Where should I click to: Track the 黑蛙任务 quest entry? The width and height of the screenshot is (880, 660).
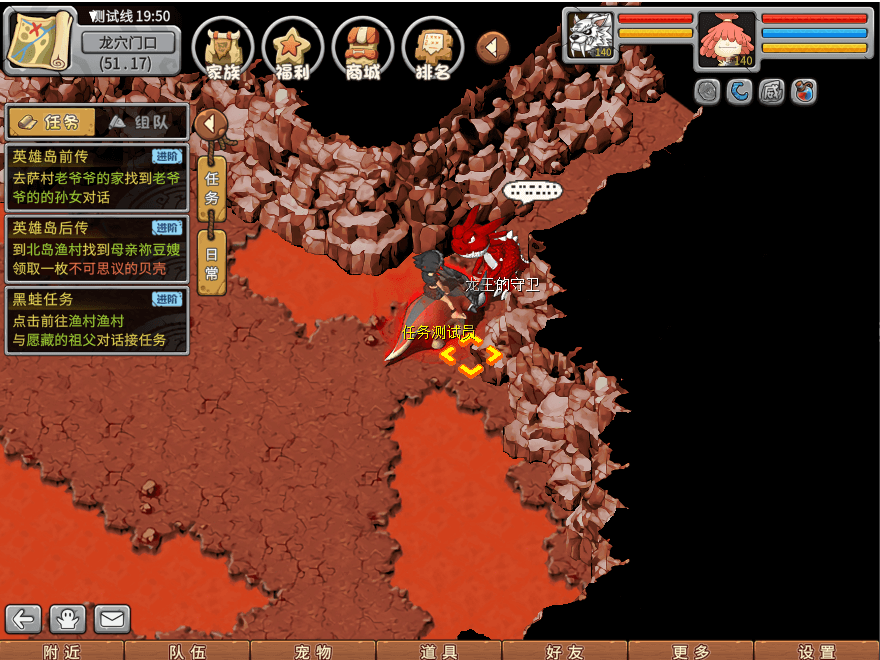point(96,320)
